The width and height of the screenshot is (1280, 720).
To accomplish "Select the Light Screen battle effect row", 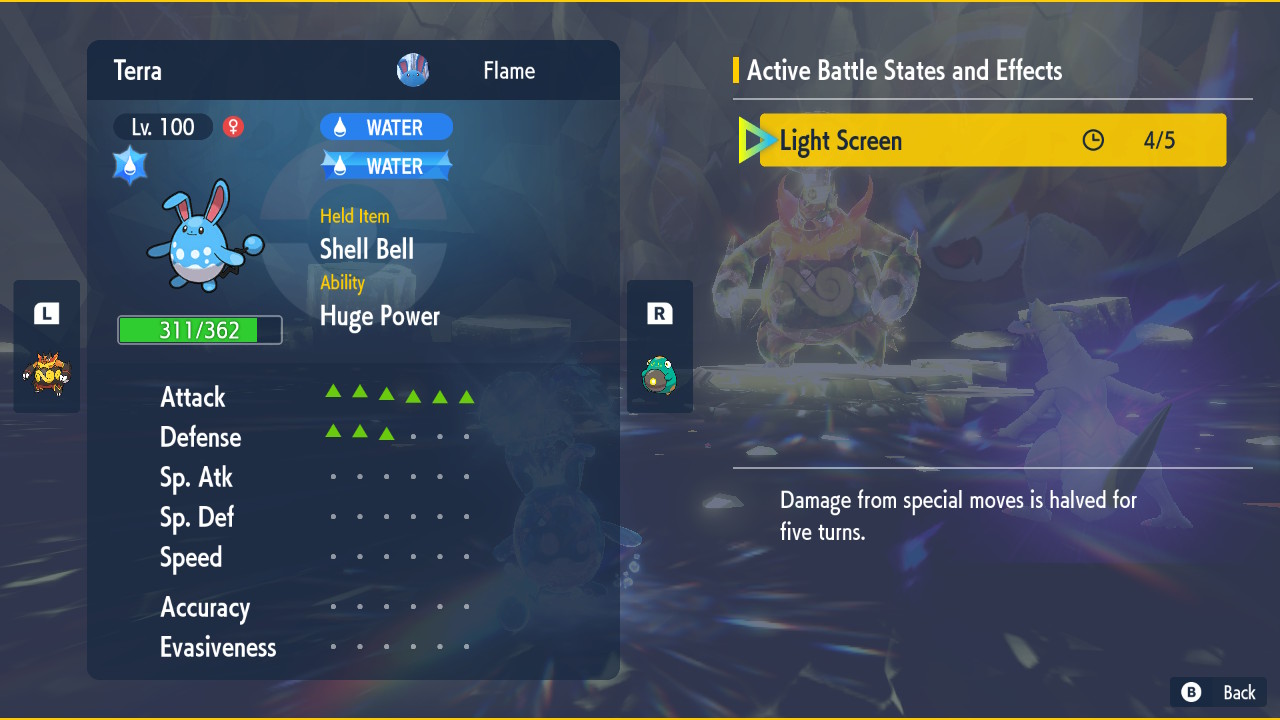I will click(991, 140).
